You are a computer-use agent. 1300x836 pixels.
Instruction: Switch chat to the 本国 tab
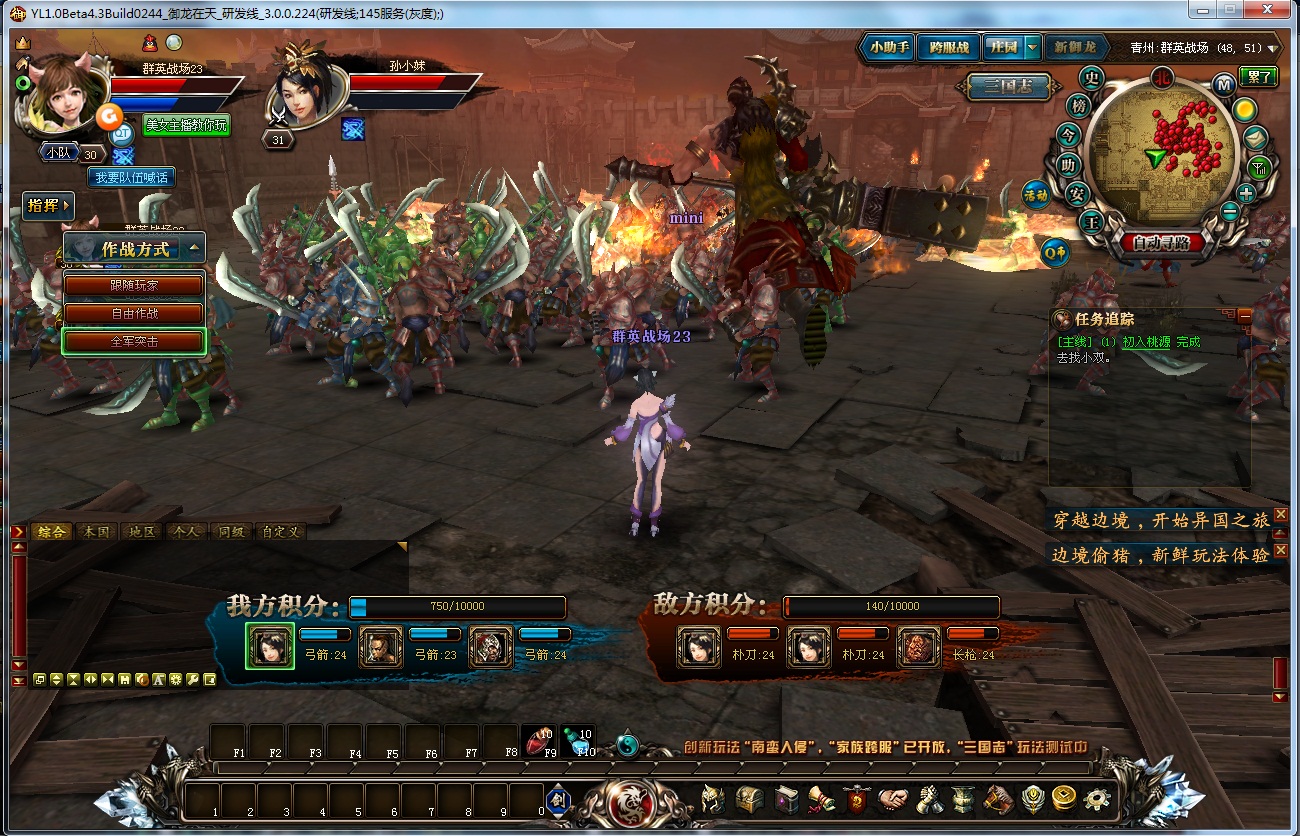pos(97,532)
